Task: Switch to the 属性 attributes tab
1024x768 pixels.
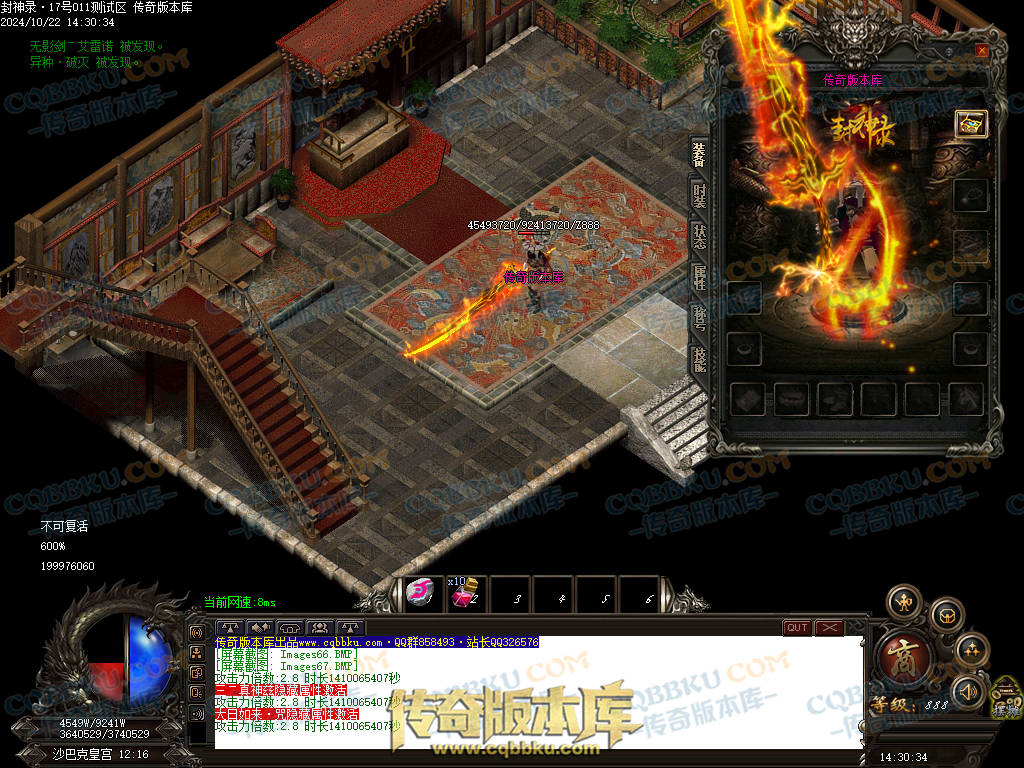Action: pyautogui.click(x=699, y=279)
